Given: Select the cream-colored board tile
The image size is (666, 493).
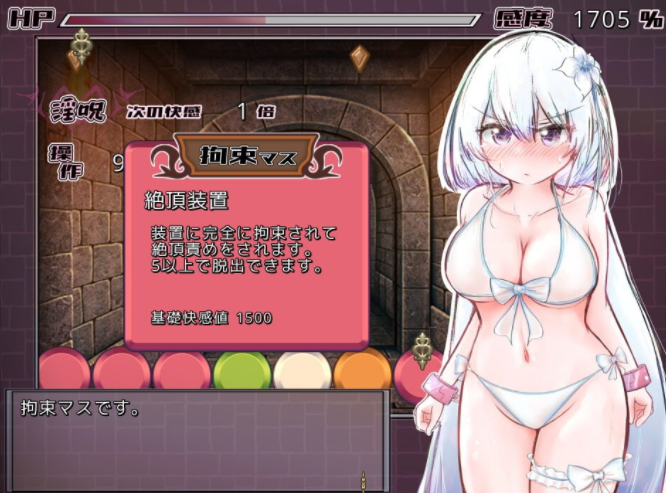Looking at the screenshot, I should 302,370.
